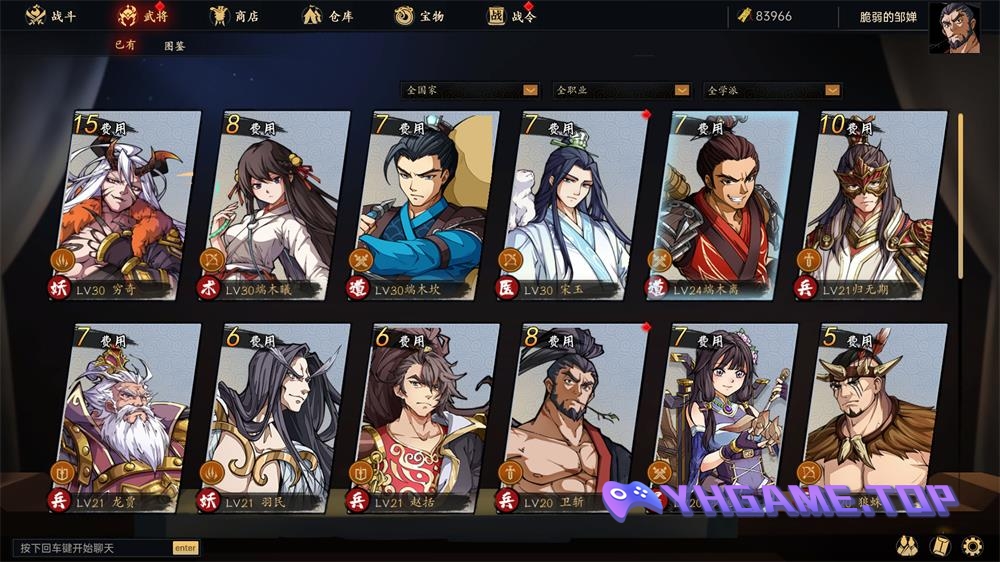Open the 全学派 school filter dropdown
The height and width of the screenshot is (562, 1000).
pyautogui.click(x=772, y=90)
